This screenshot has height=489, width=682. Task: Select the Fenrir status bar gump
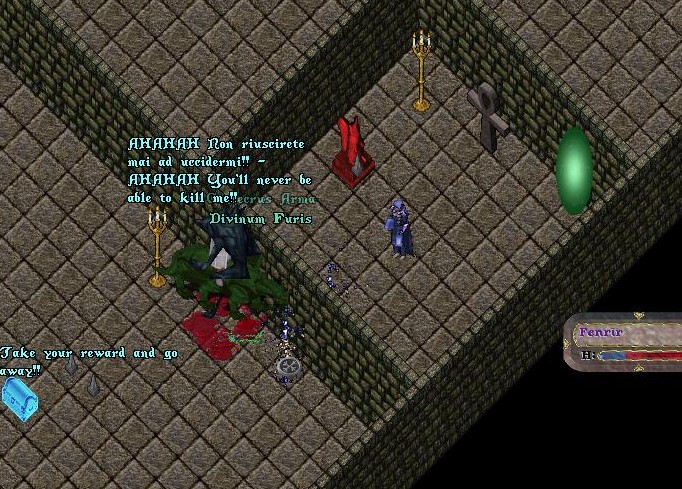point(627,342)
